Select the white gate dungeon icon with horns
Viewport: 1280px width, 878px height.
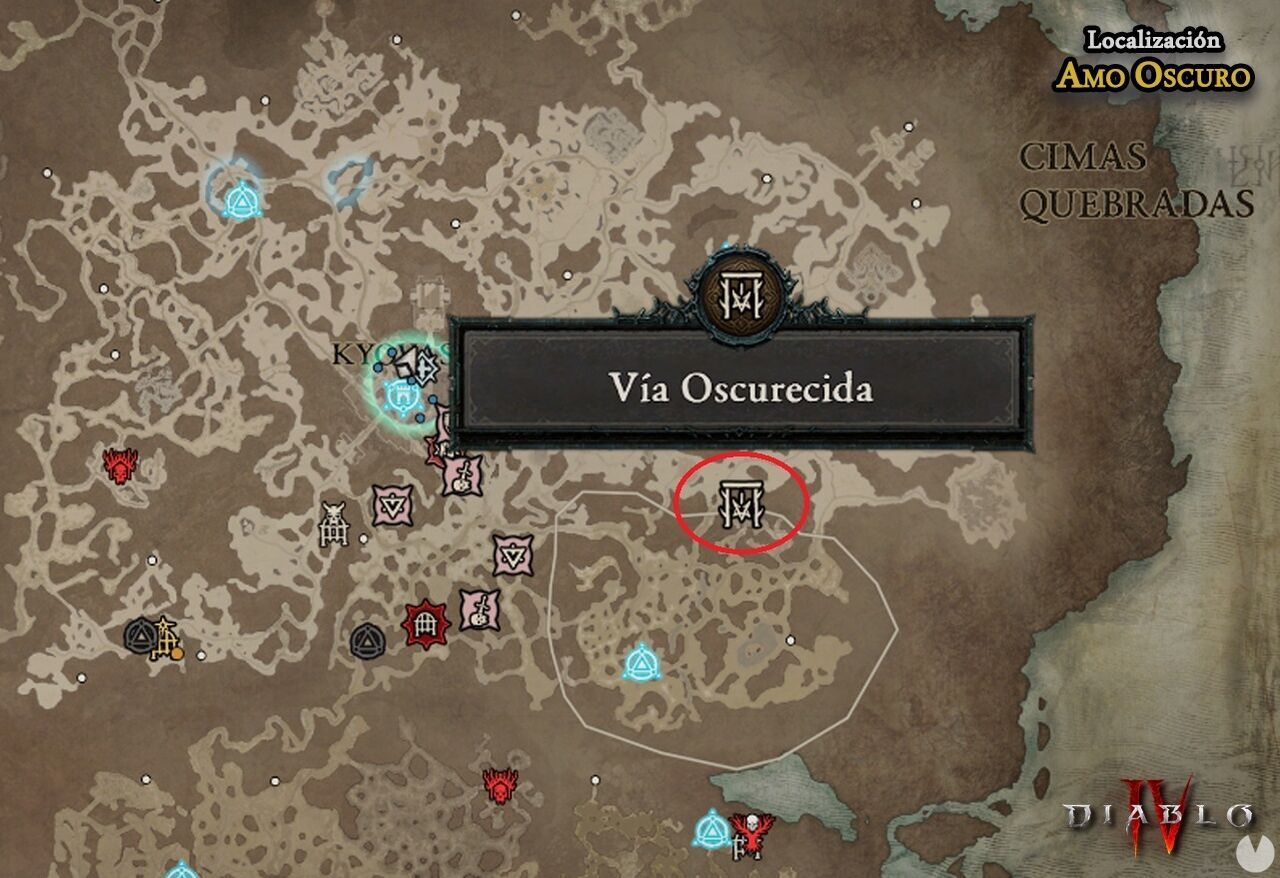(334, 522)
